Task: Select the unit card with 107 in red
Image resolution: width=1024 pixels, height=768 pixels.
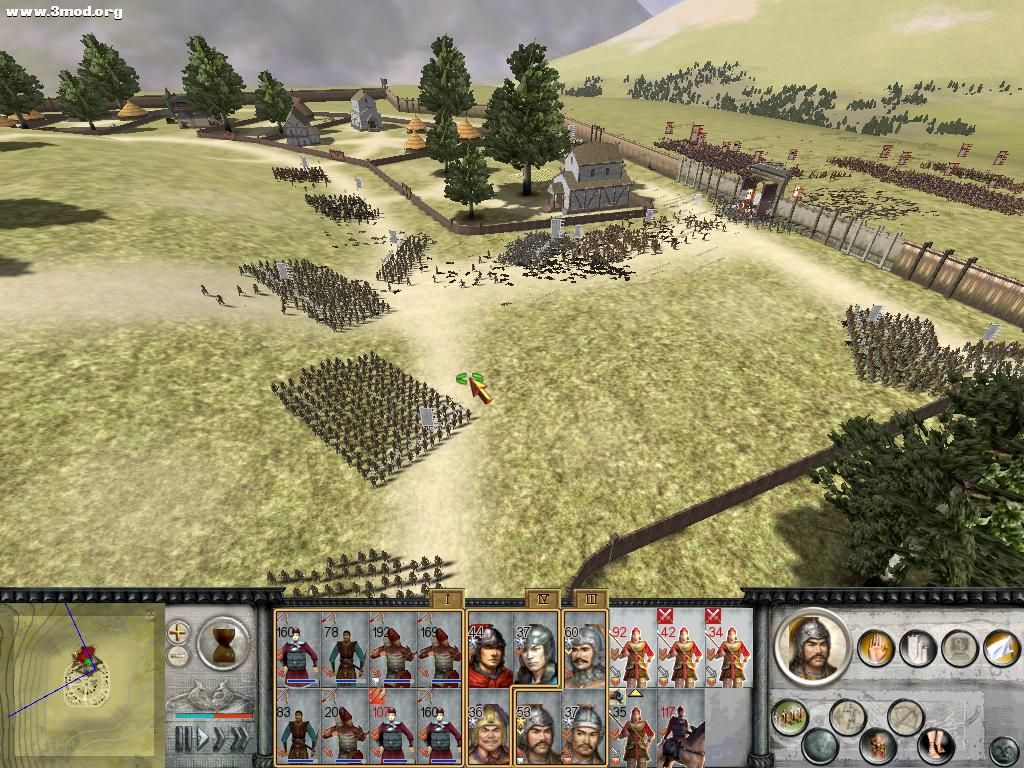Action: pyautogui.click(x=393, y=727)
